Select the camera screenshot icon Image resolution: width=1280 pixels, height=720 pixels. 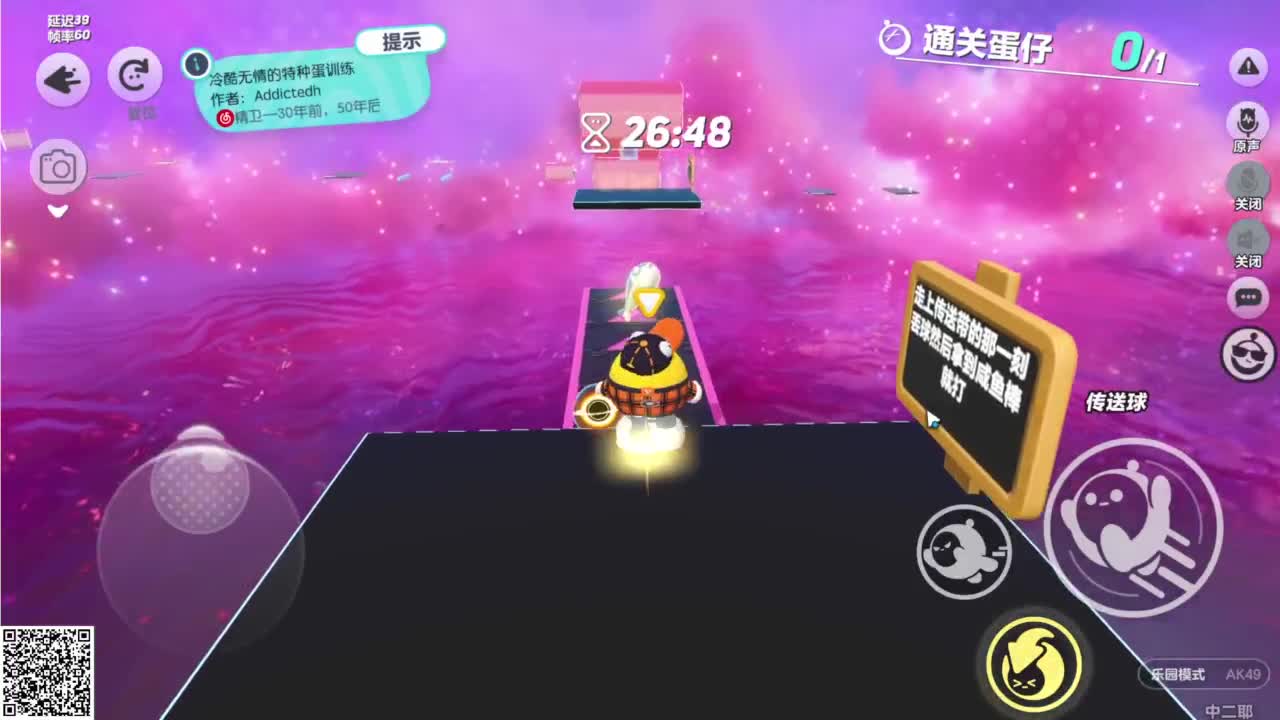coord(60,166)
